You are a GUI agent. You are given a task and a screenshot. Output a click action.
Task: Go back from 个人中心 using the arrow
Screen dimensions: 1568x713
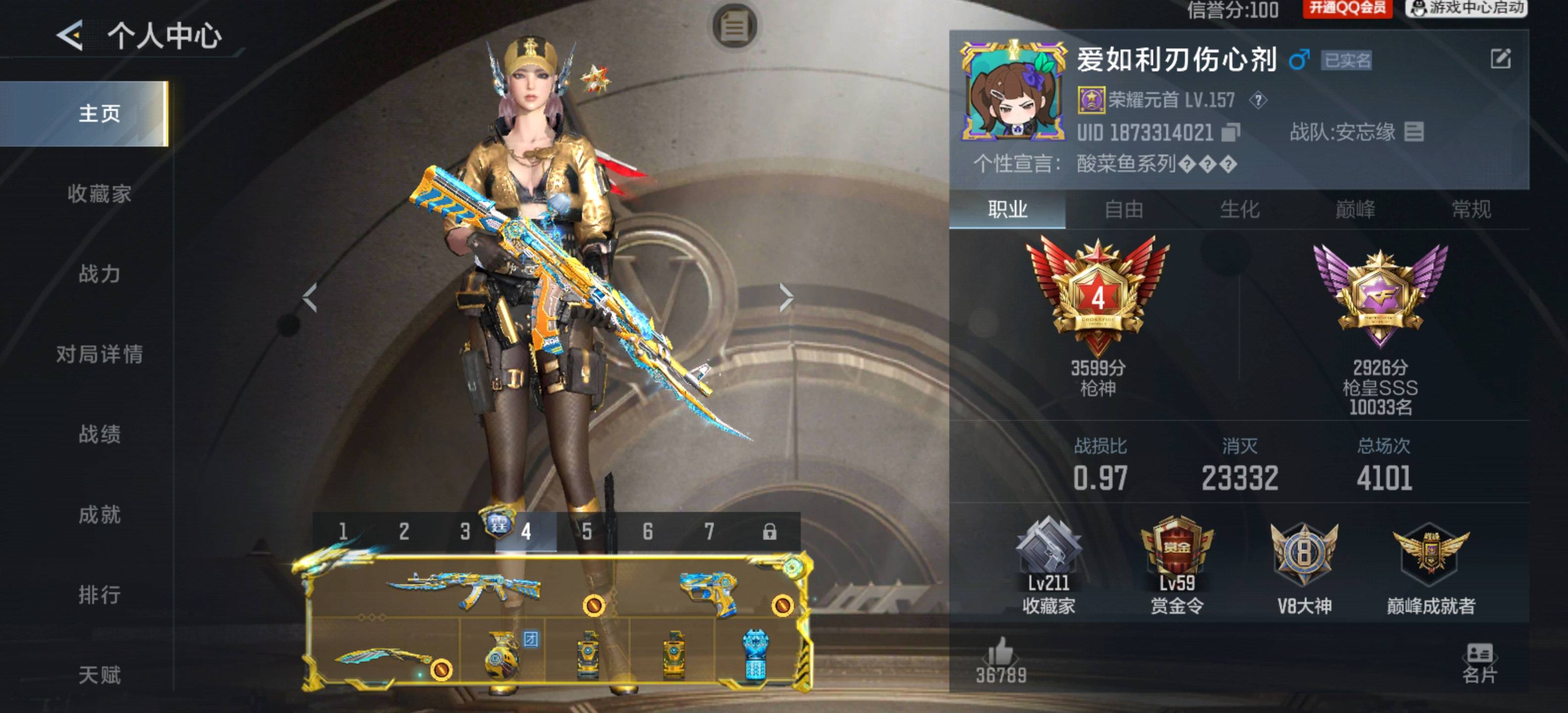(x=70, y=35)
